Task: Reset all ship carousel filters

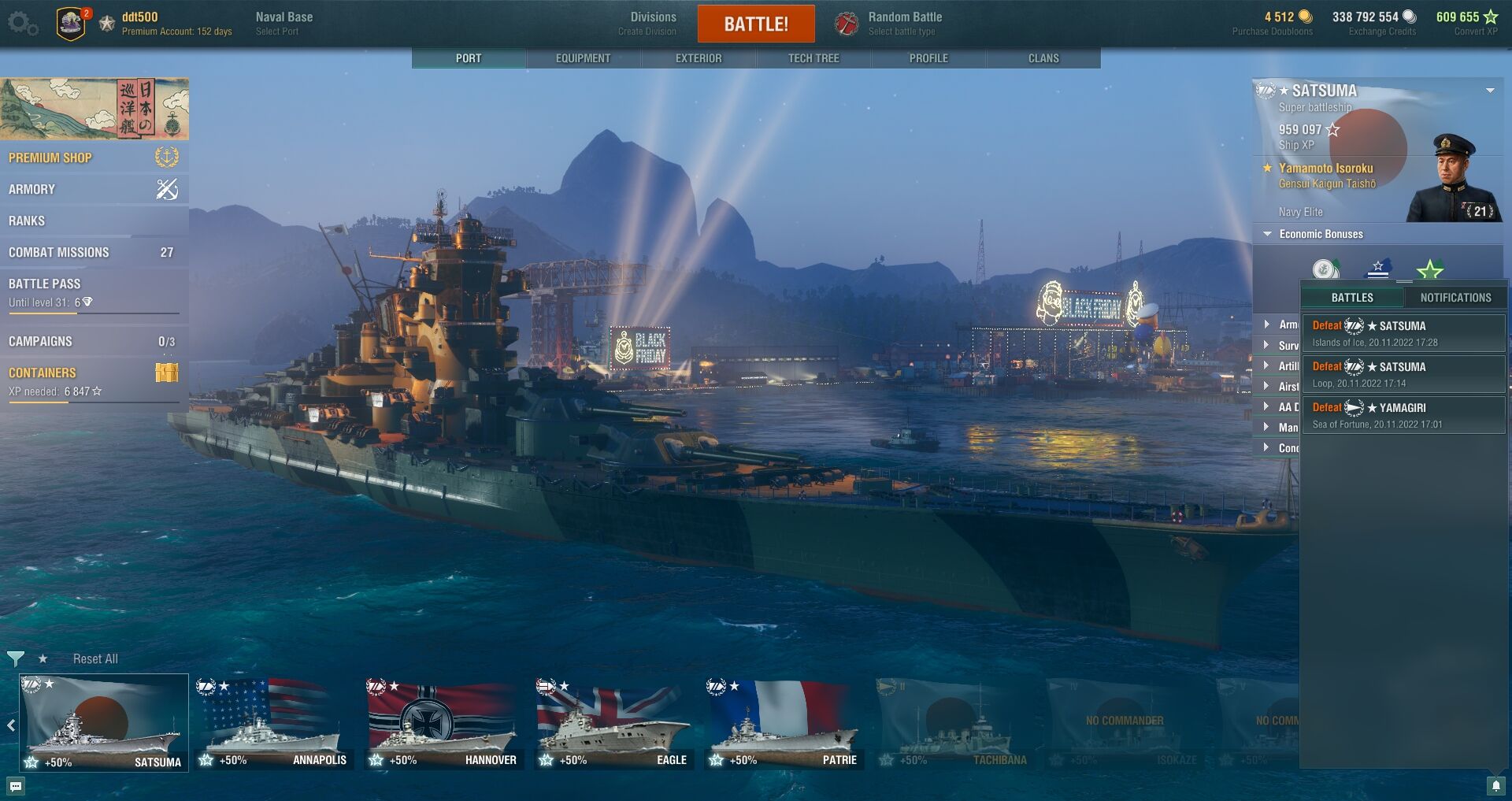Action: (x=95, y=658)
